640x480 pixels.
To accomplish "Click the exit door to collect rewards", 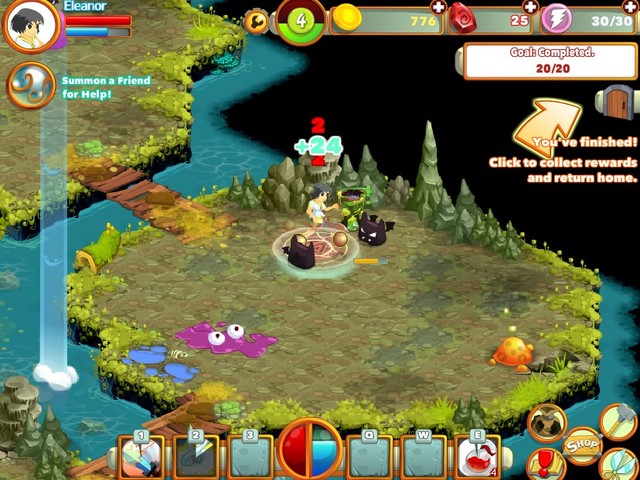I will 616,100.
